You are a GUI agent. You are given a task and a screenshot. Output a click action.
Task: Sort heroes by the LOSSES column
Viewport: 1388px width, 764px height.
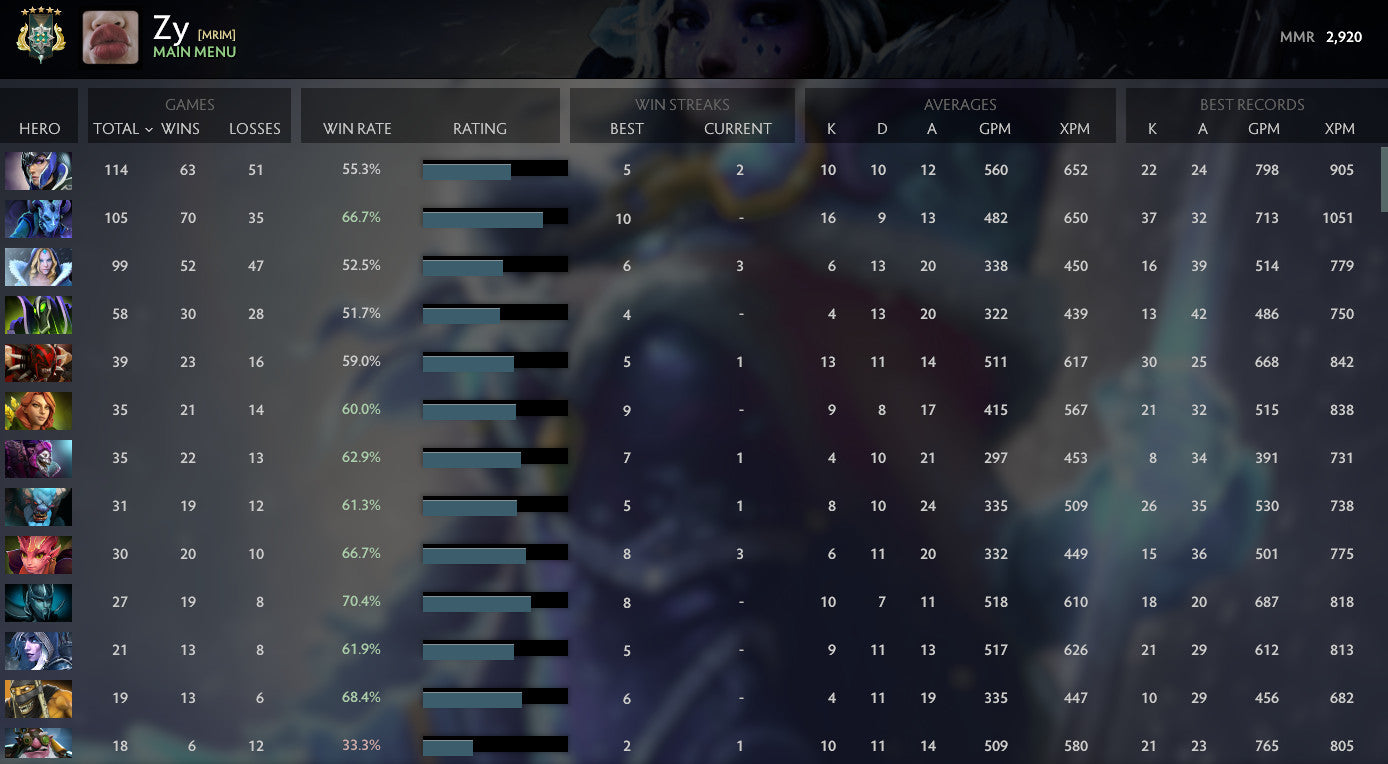pyautogui.click(x=254, y=128)
